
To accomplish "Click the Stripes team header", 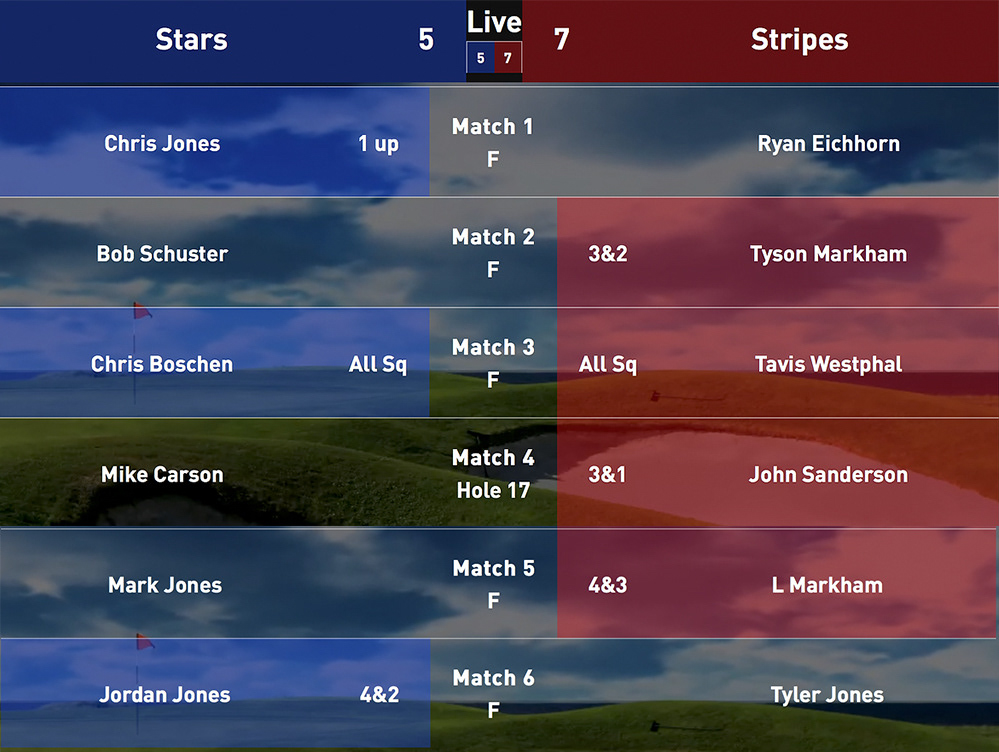I will [799, 40].
